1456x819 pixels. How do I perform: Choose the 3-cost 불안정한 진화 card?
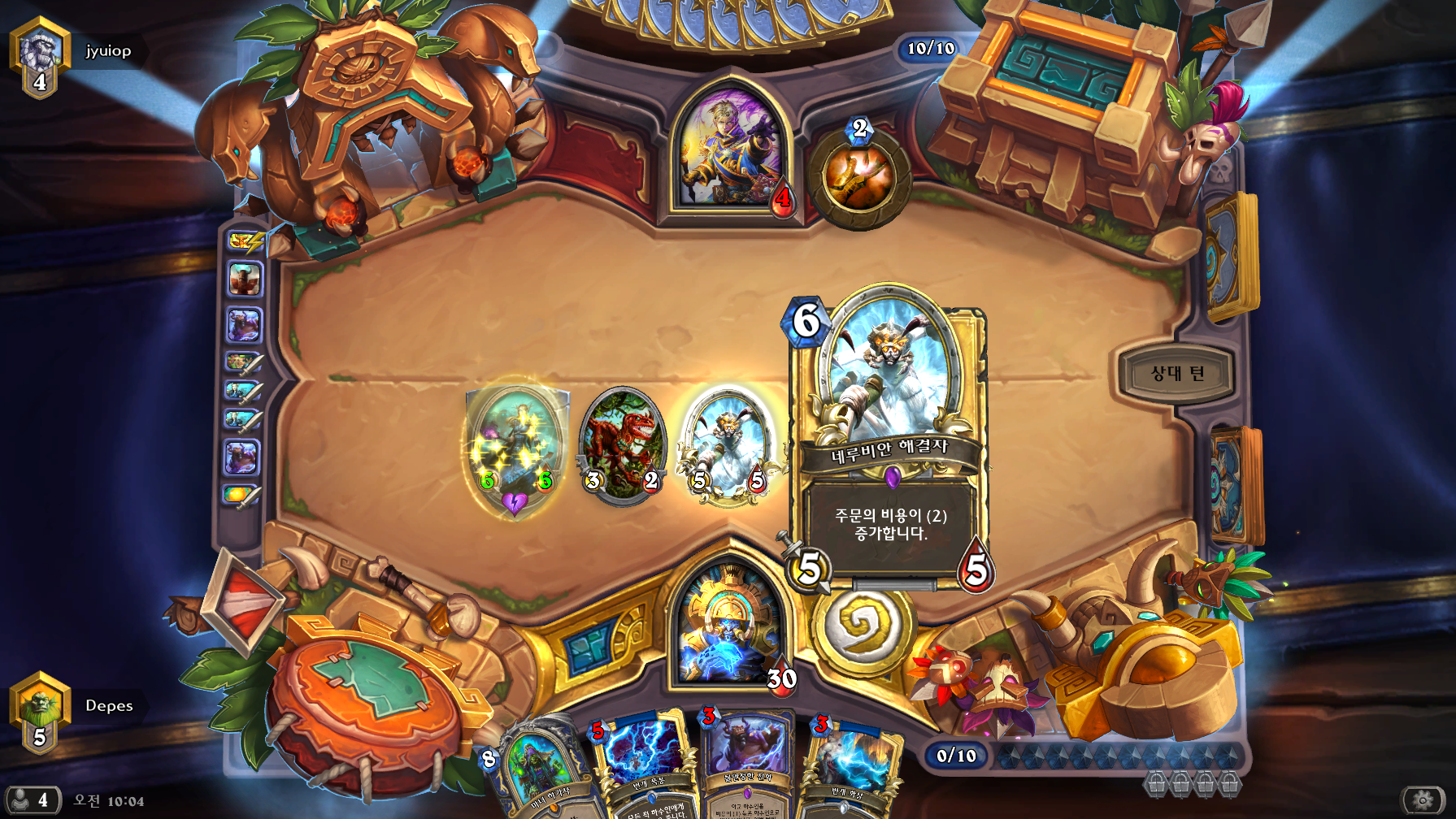click(748, 764)
